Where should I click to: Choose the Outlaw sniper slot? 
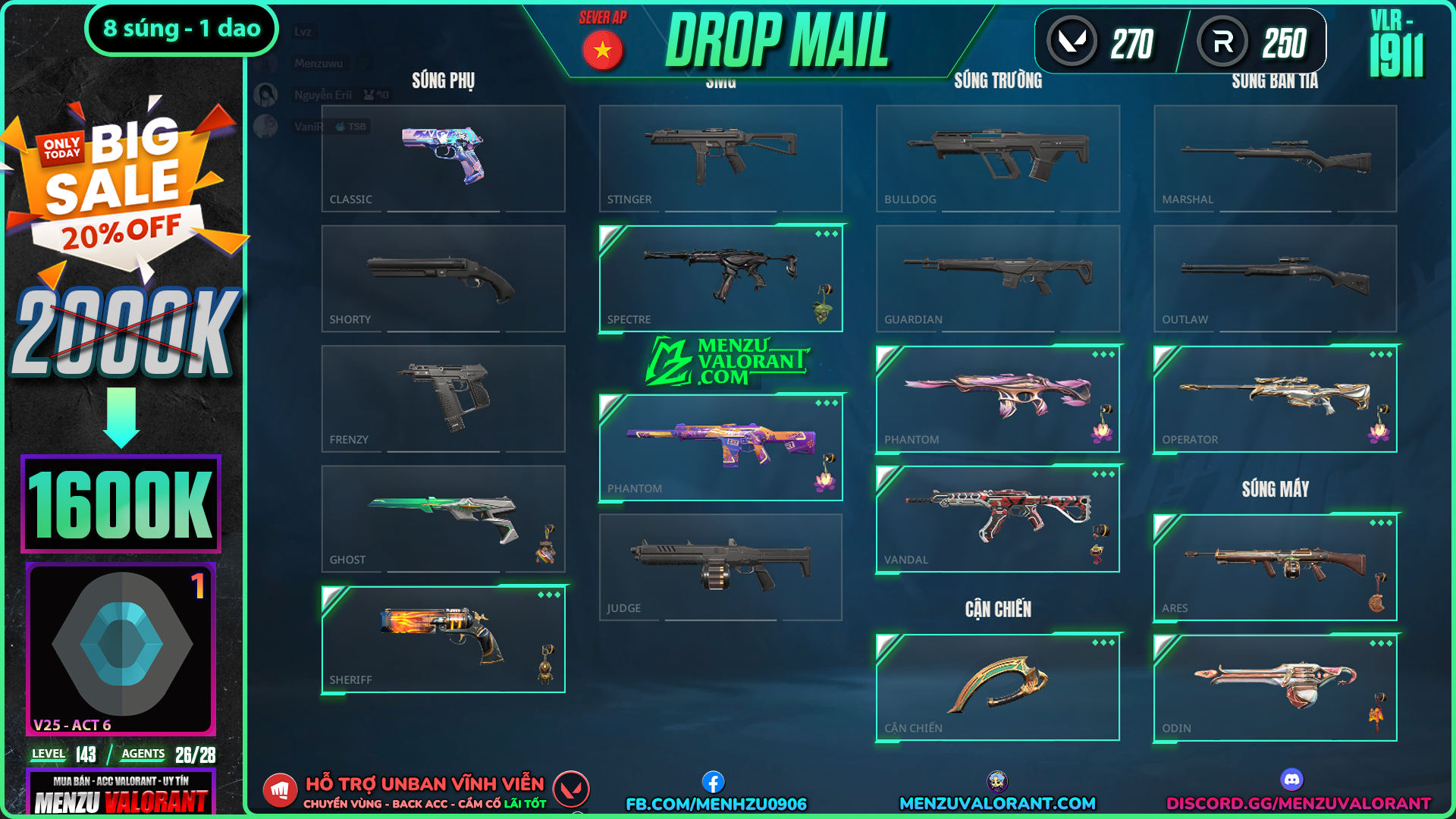pyautogui.click(x=1275, y=278)
